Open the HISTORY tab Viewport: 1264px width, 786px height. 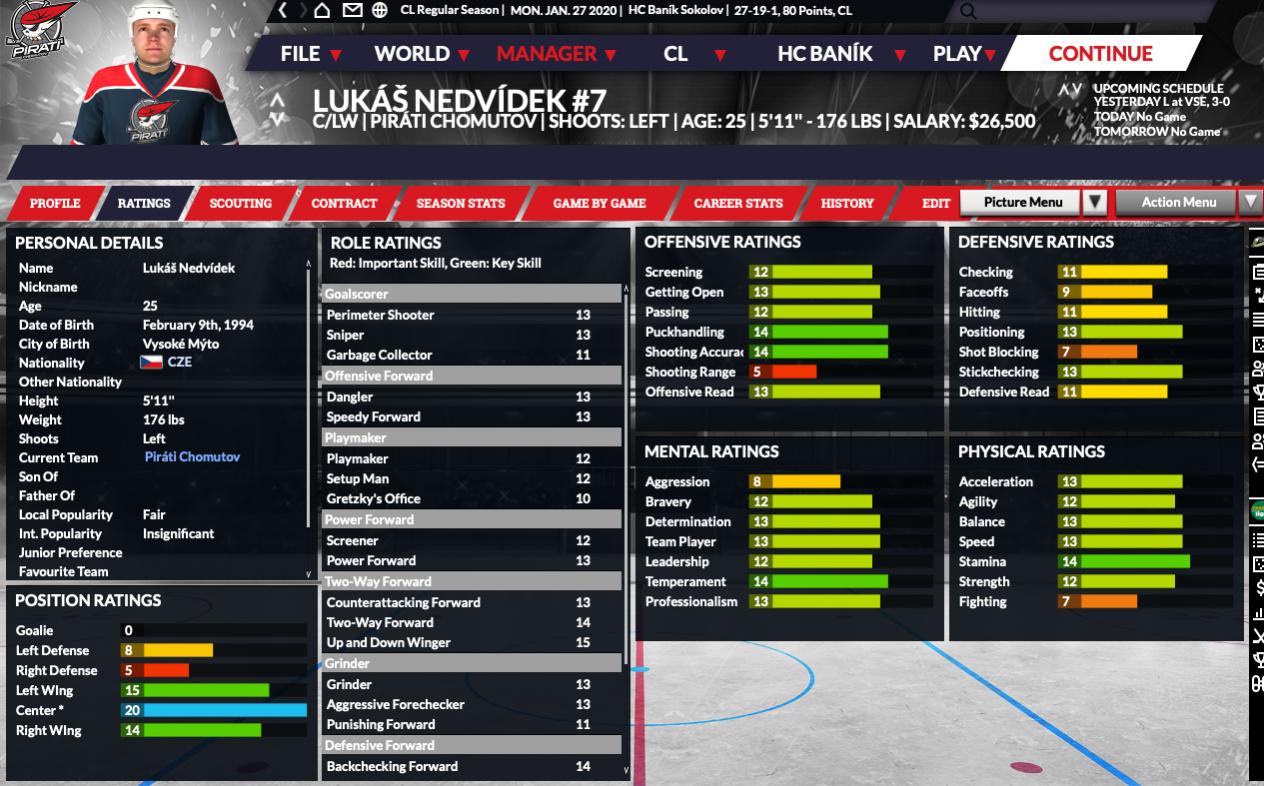tap(847, 203)
